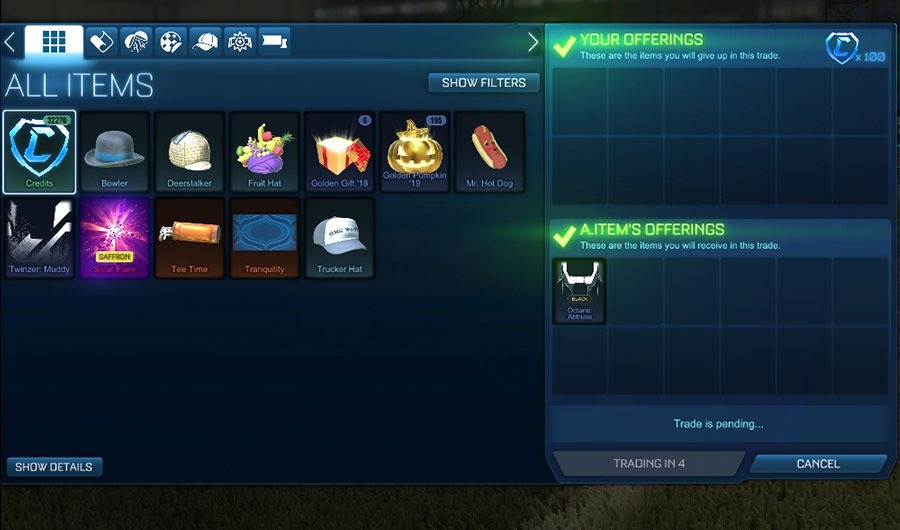The width and height of the screenshot is (900, 530).
Task: Select the Credits item tile
Action: coord(39,152)
